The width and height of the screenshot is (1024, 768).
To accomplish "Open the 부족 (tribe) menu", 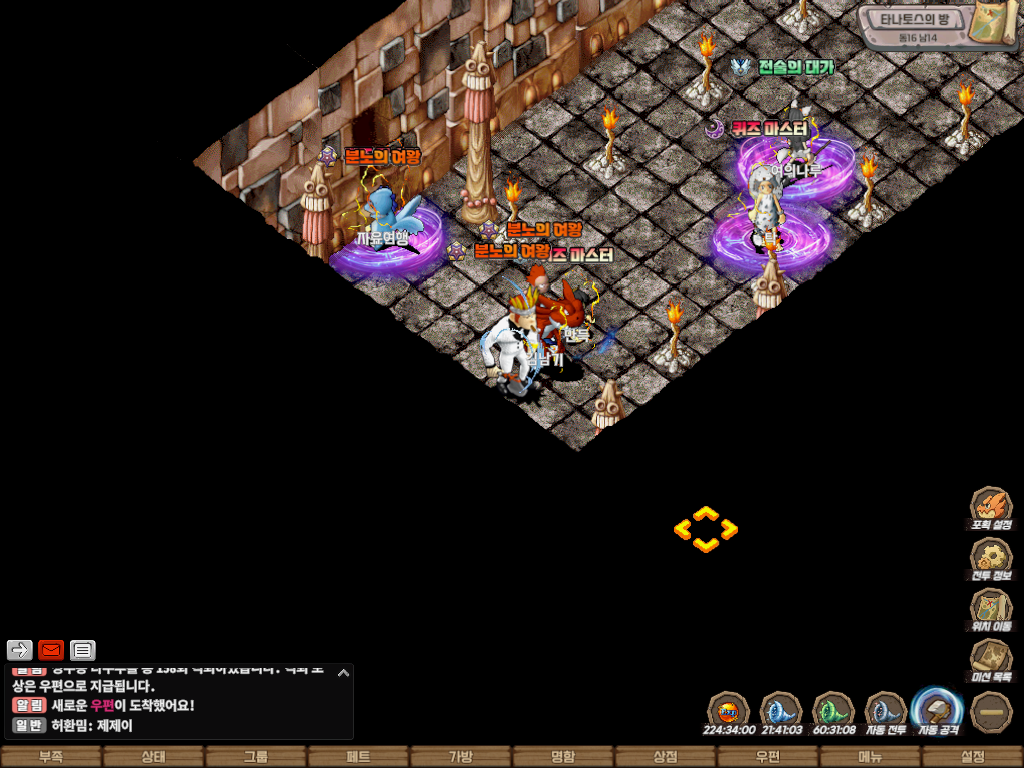I will pyautogui.click(x=51, y=757).
